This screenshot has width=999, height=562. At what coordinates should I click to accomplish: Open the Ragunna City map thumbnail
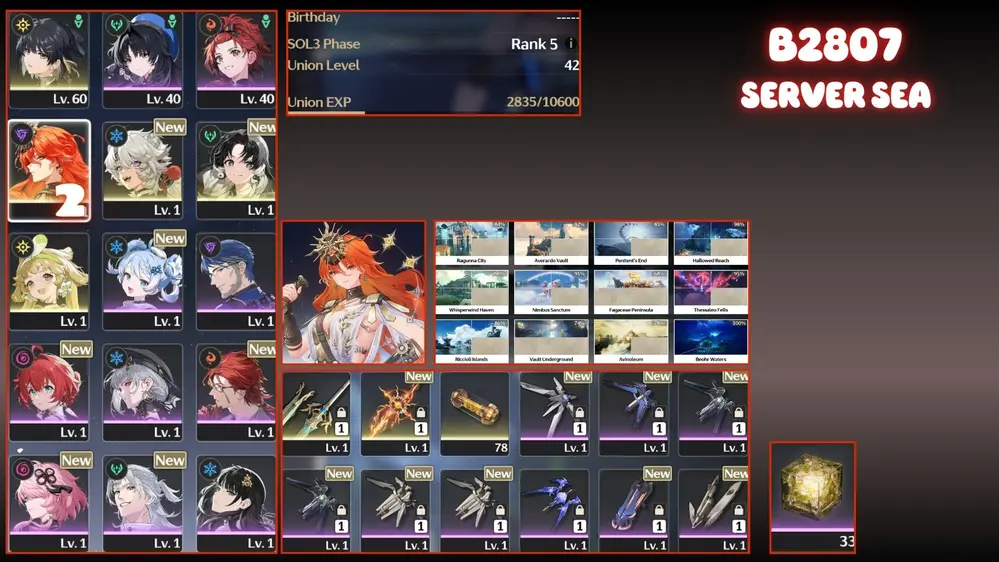point(471,243)
